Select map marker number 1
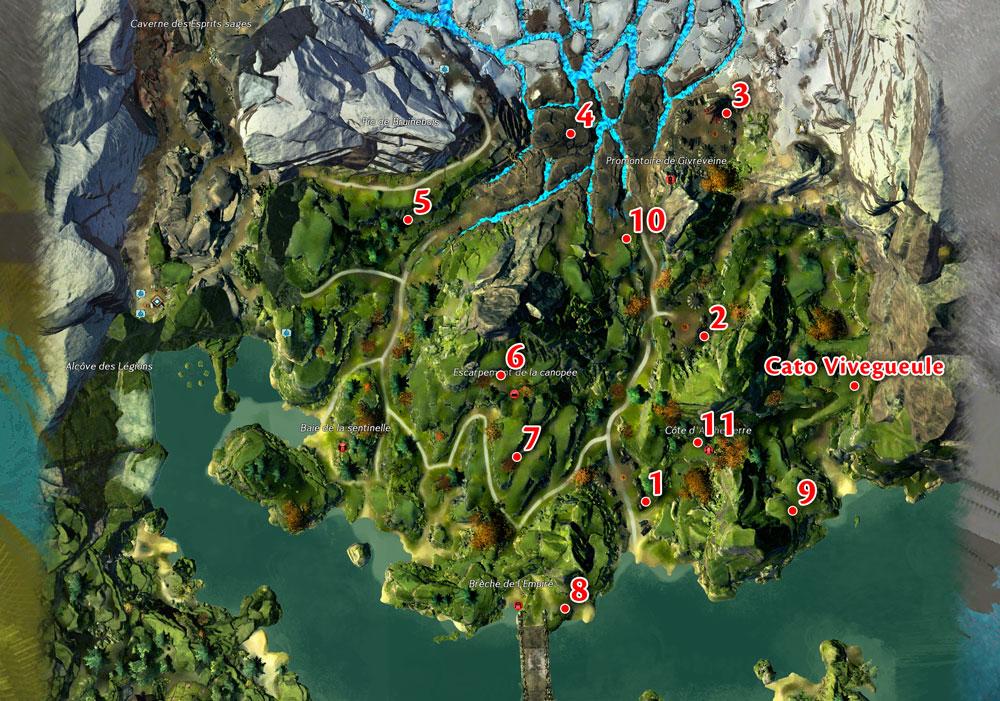 coord(646,500)
